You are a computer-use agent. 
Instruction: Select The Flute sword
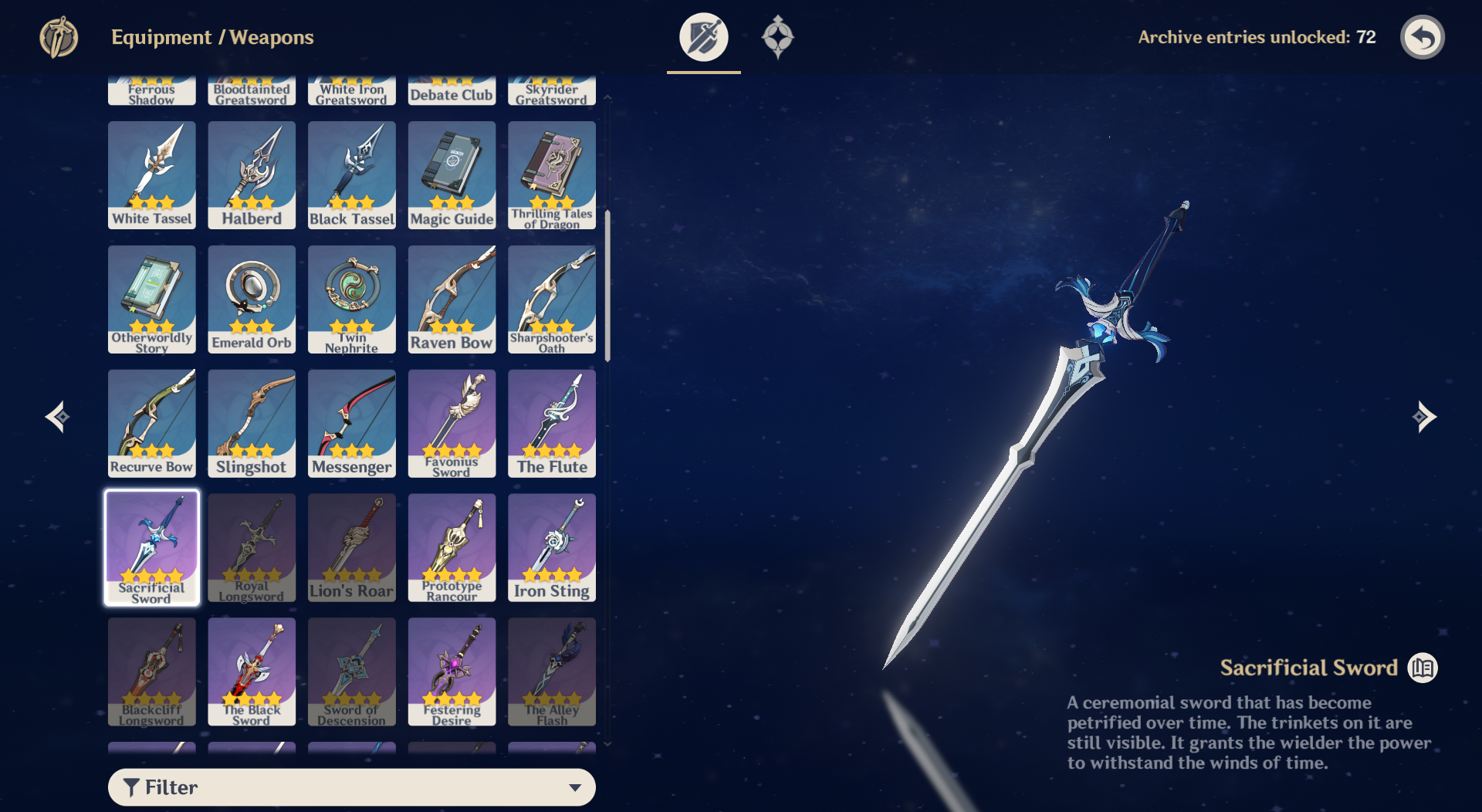point(552,423)
